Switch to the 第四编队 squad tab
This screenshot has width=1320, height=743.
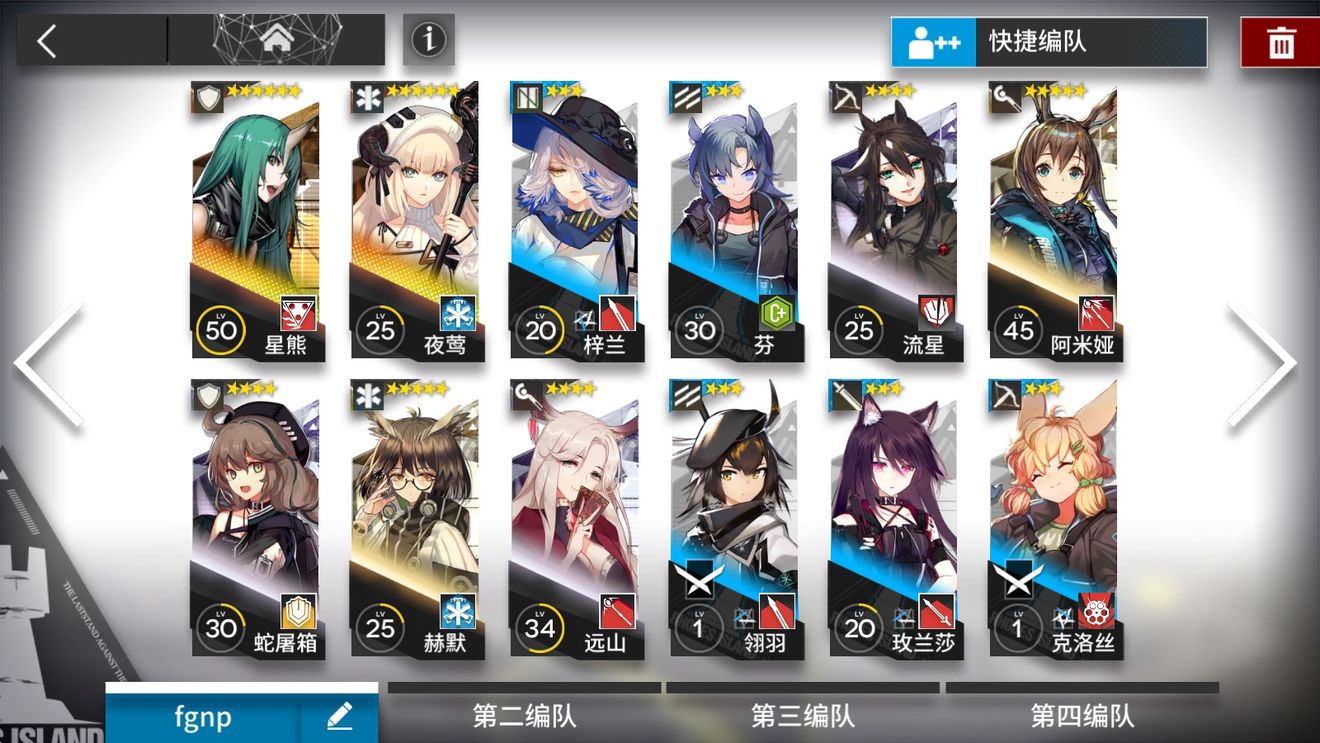(1084, 716)
